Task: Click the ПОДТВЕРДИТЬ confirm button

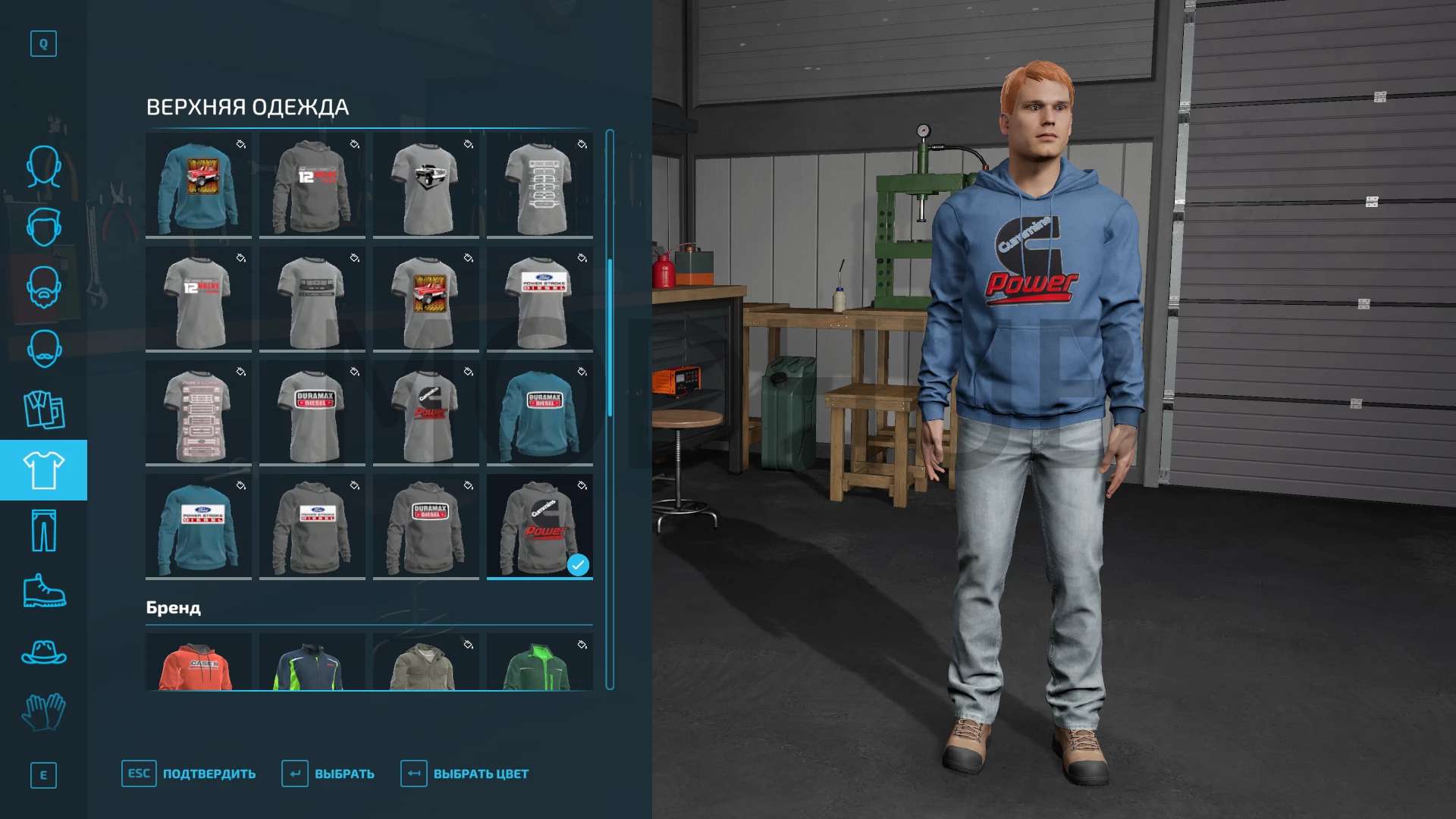Action: [x=190, y=774]
